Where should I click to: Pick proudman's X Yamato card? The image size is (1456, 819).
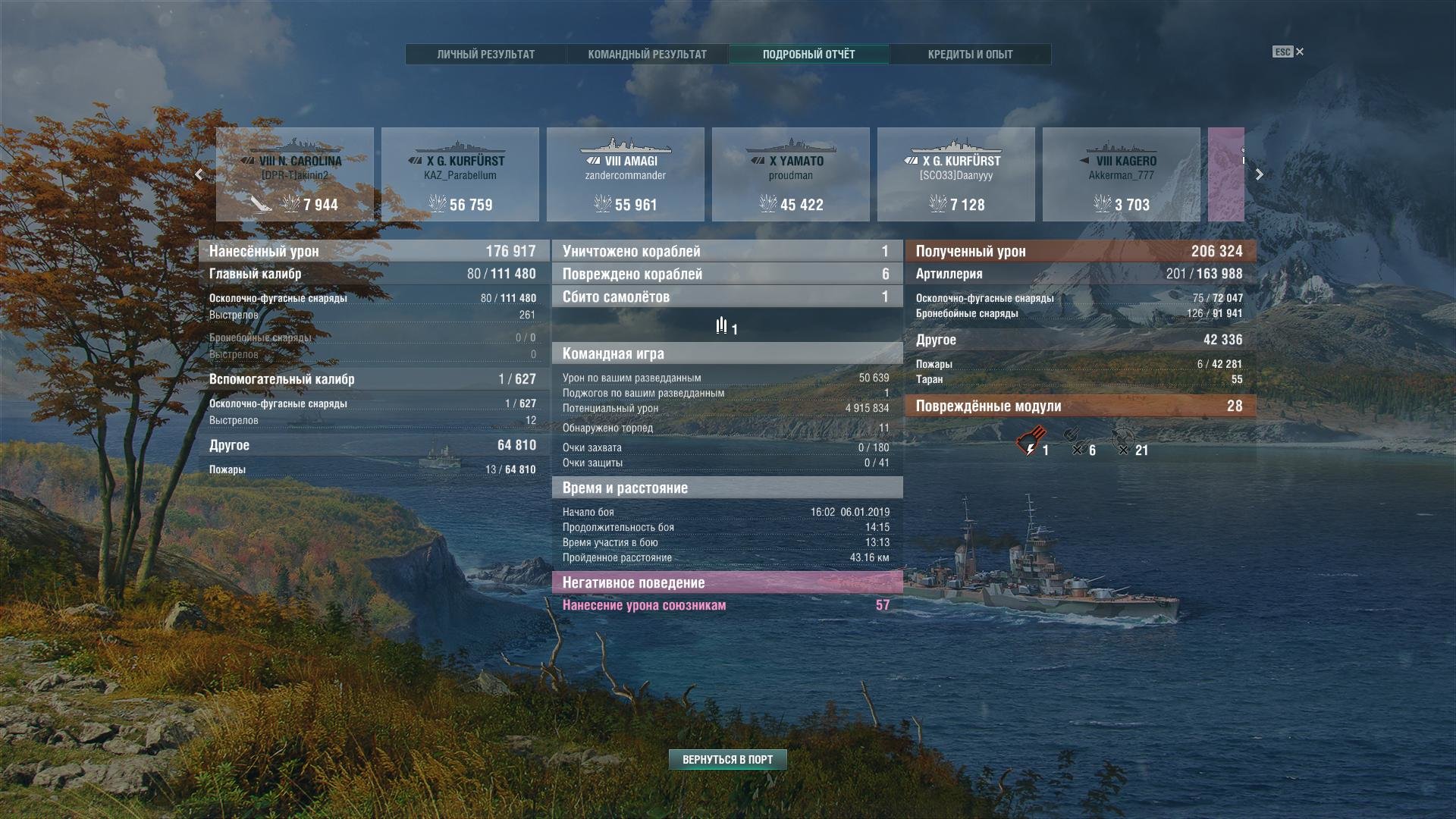(791, 174)
